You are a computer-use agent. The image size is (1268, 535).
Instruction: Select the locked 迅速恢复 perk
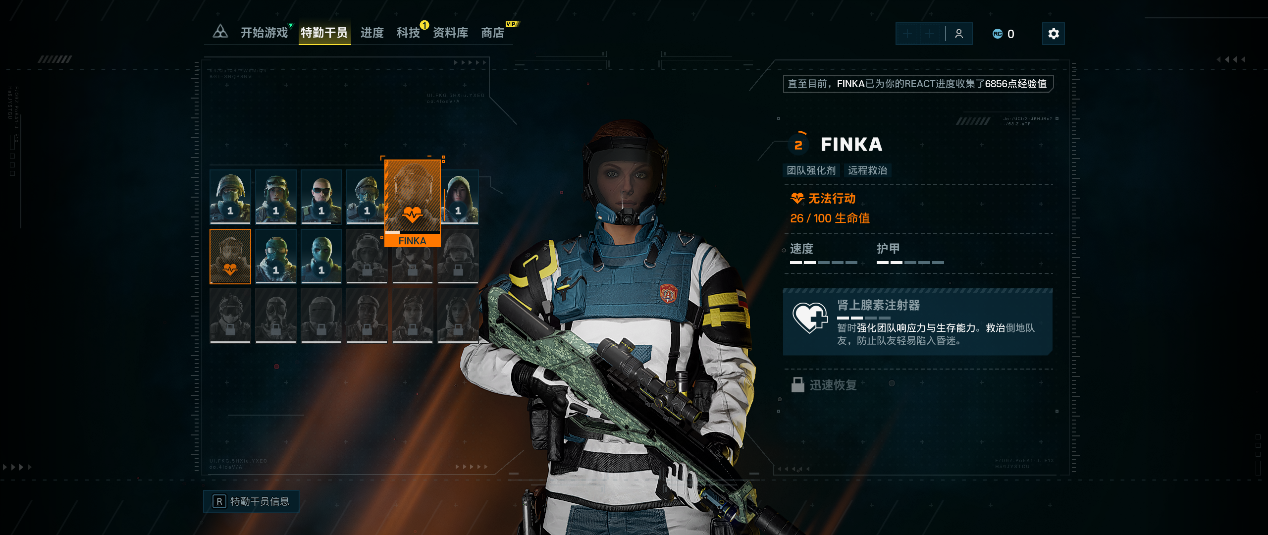coord(824,384)
